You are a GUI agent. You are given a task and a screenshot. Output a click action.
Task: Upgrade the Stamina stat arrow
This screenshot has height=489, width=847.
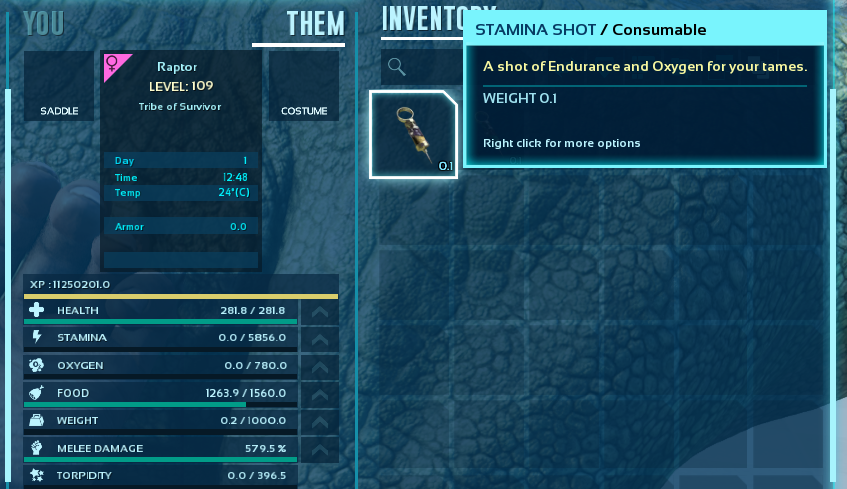tap(319, 338)
